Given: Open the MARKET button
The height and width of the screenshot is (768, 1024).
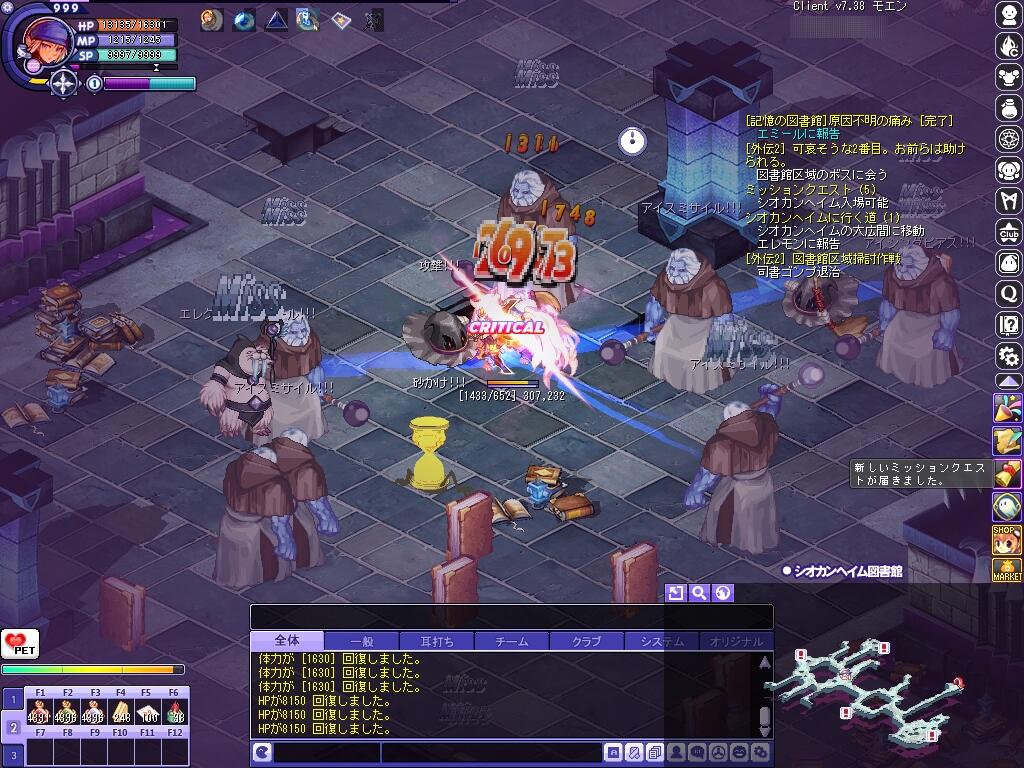Looking at the screenshot, I should pyautogui.click(x=1006, y=570).
